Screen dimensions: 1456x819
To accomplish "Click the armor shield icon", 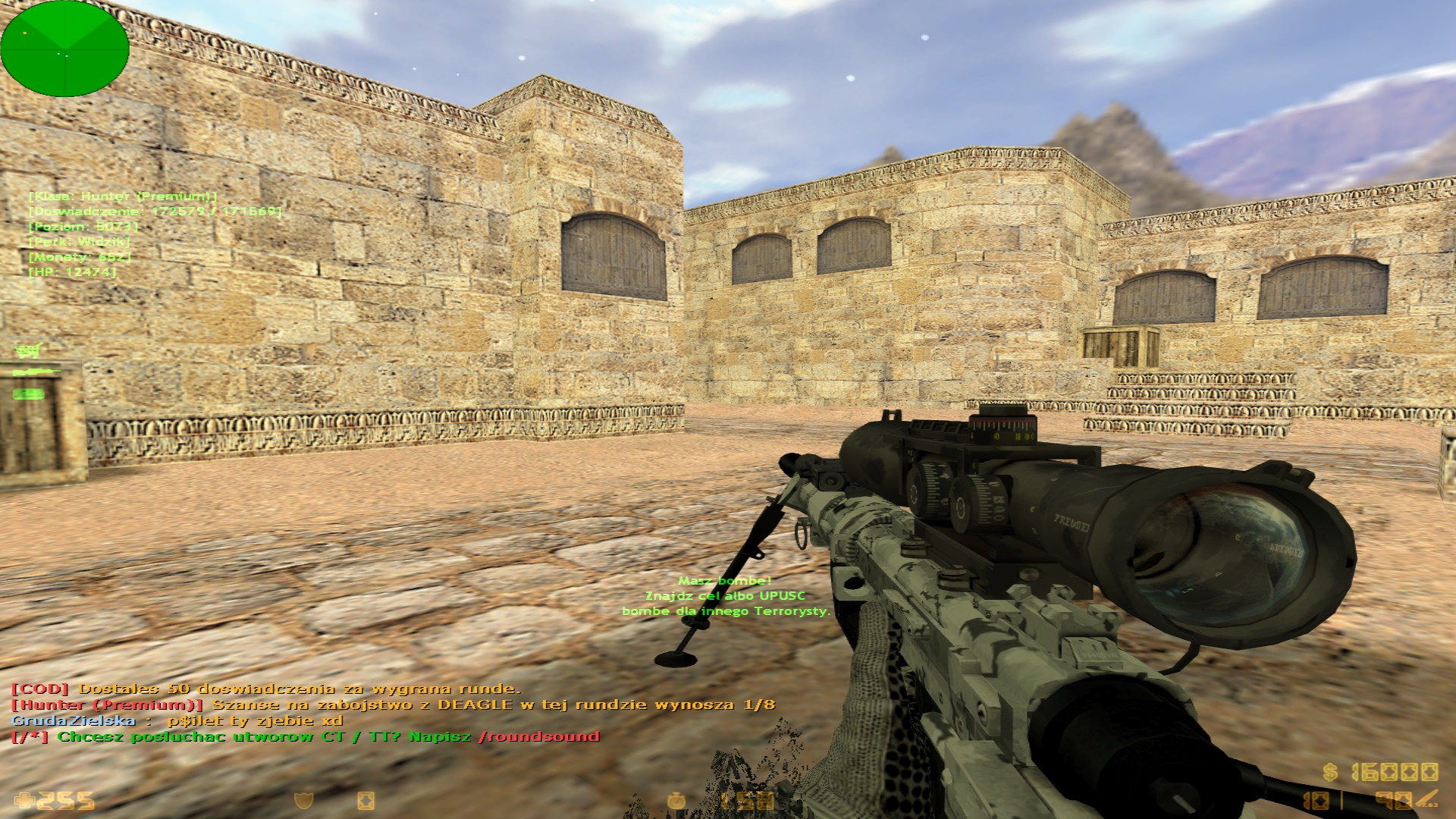I will tap(304, 801).
